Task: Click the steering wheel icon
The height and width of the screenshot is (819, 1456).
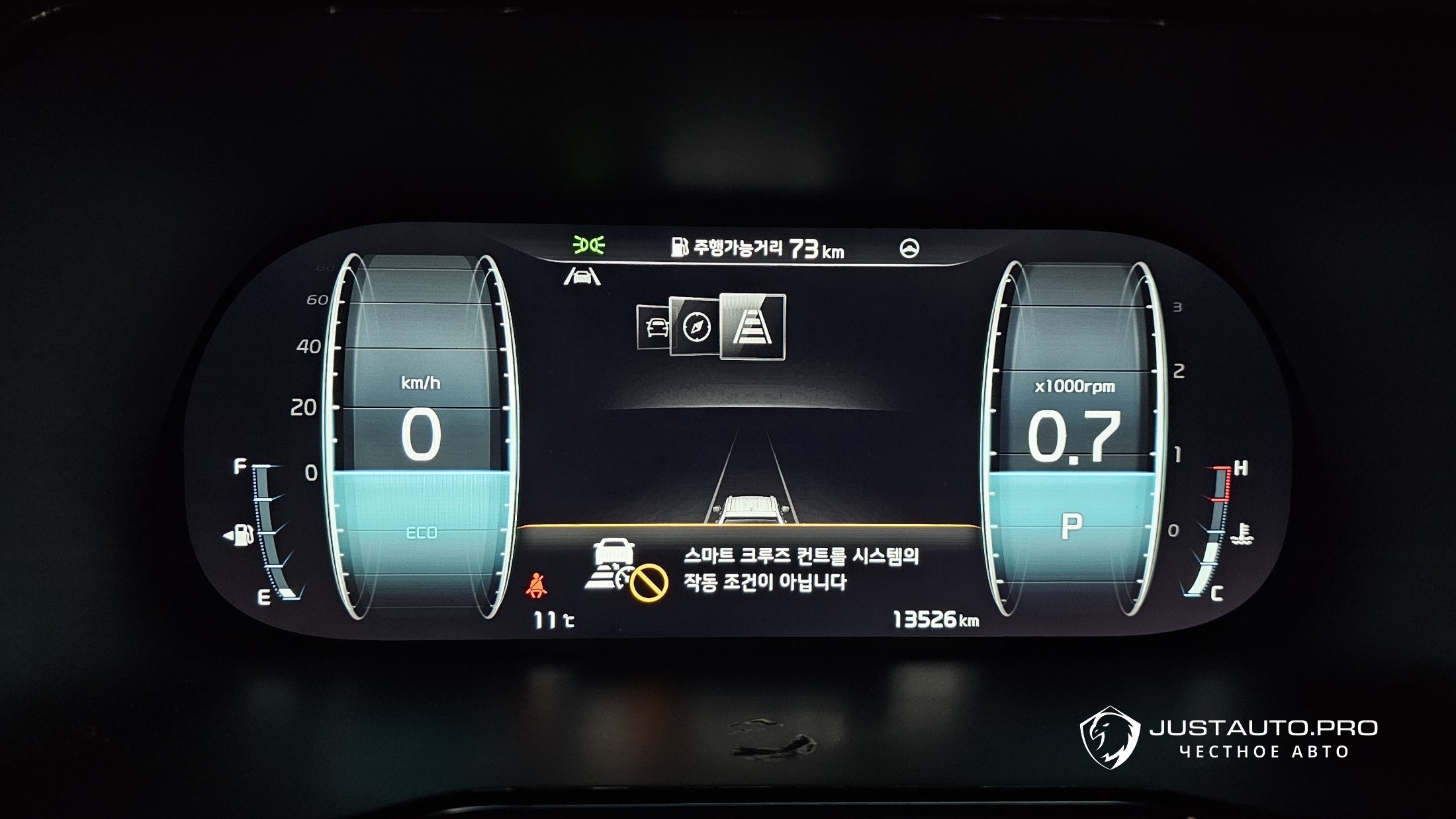Action: (909, 248)
